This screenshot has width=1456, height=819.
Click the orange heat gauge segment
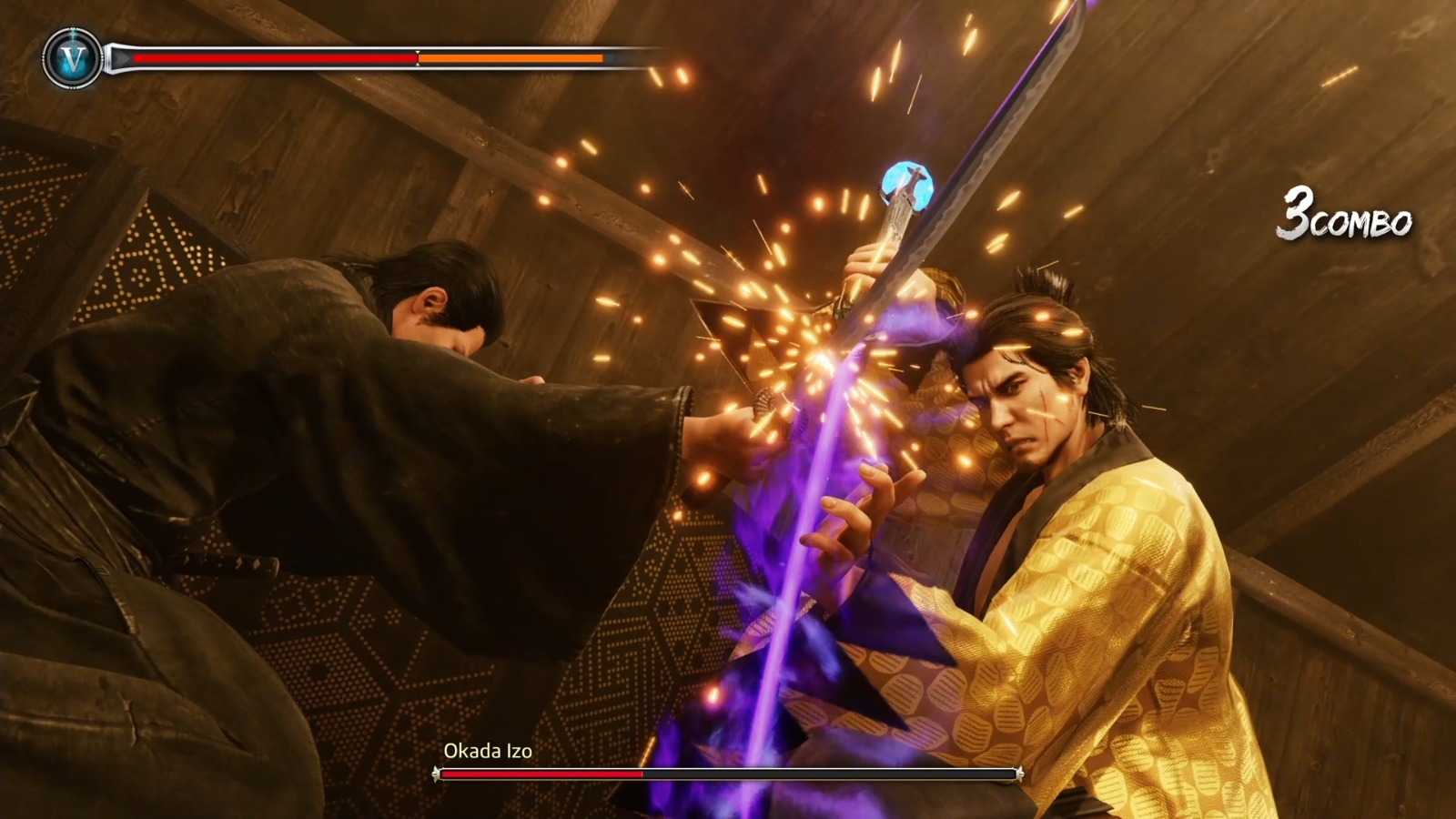(510, 58)
